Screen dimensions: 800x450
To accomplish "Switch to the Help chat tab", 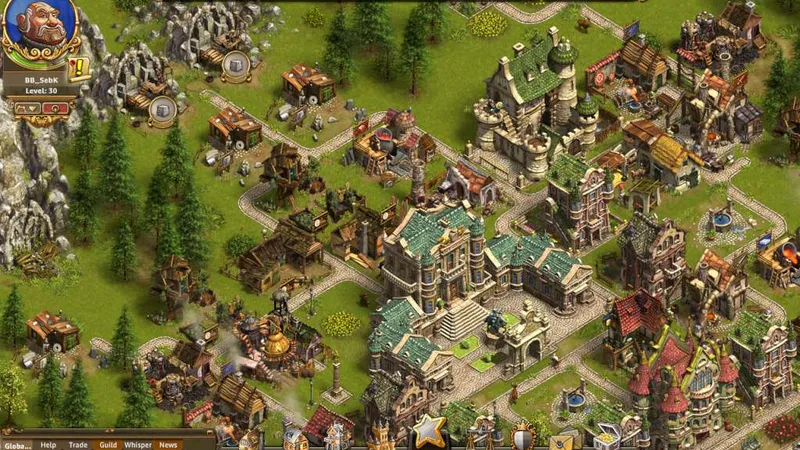I will click(x=48, y=444).
